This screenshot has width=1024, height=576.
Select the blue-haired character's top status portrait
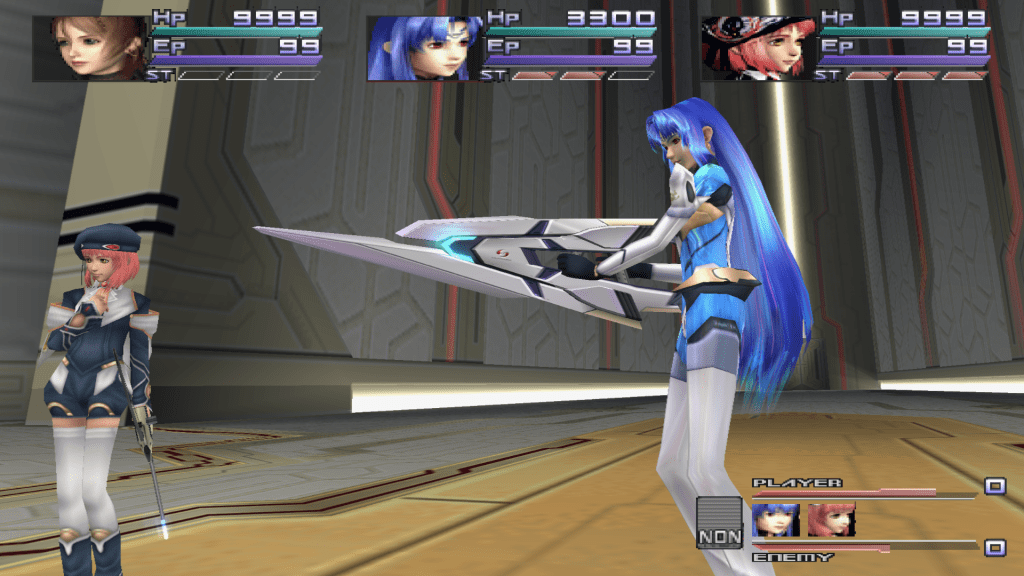[x=425, y=48]
